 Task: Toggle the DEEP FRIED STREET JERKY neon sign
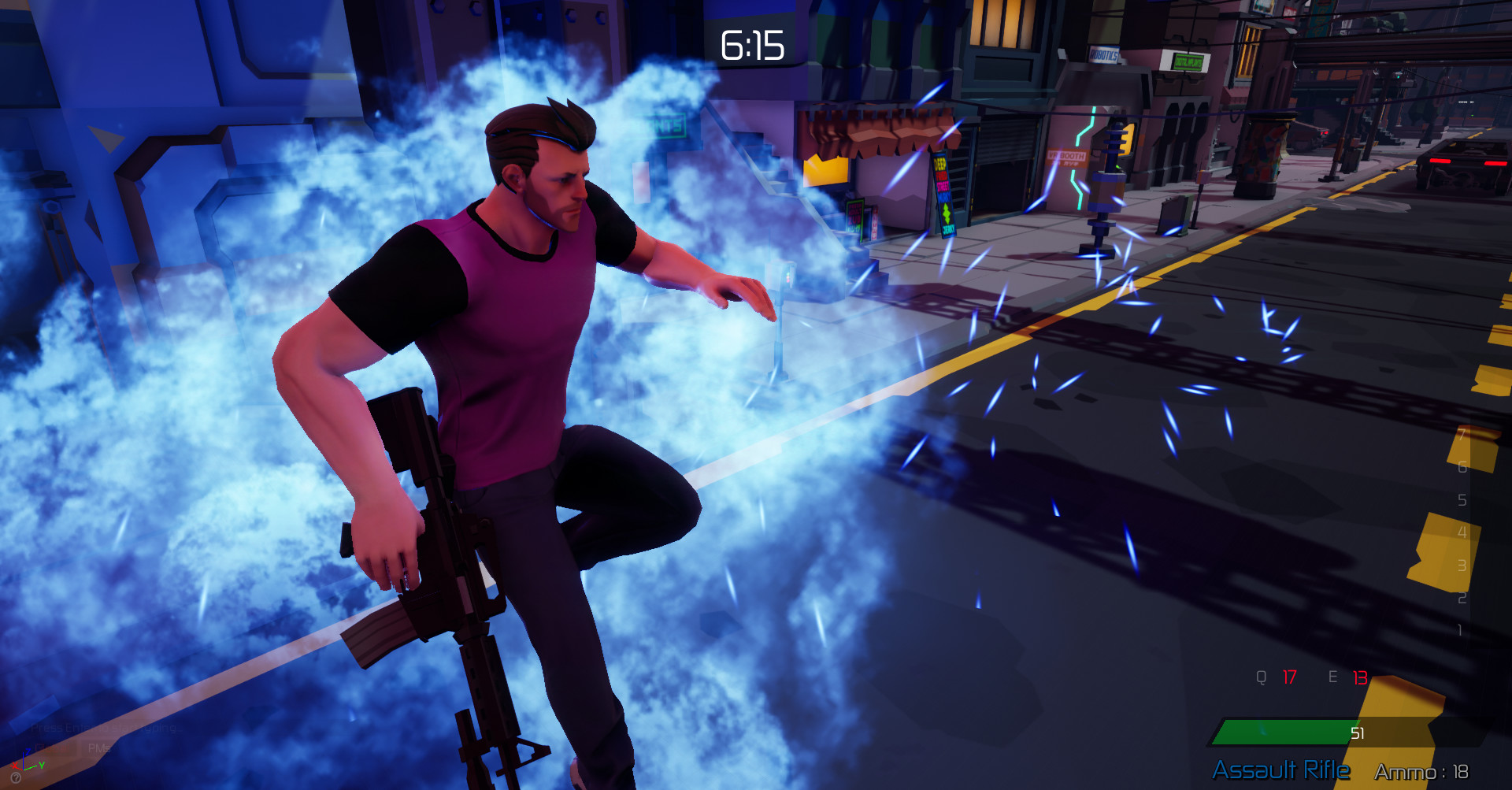click(x=944, y=196)
